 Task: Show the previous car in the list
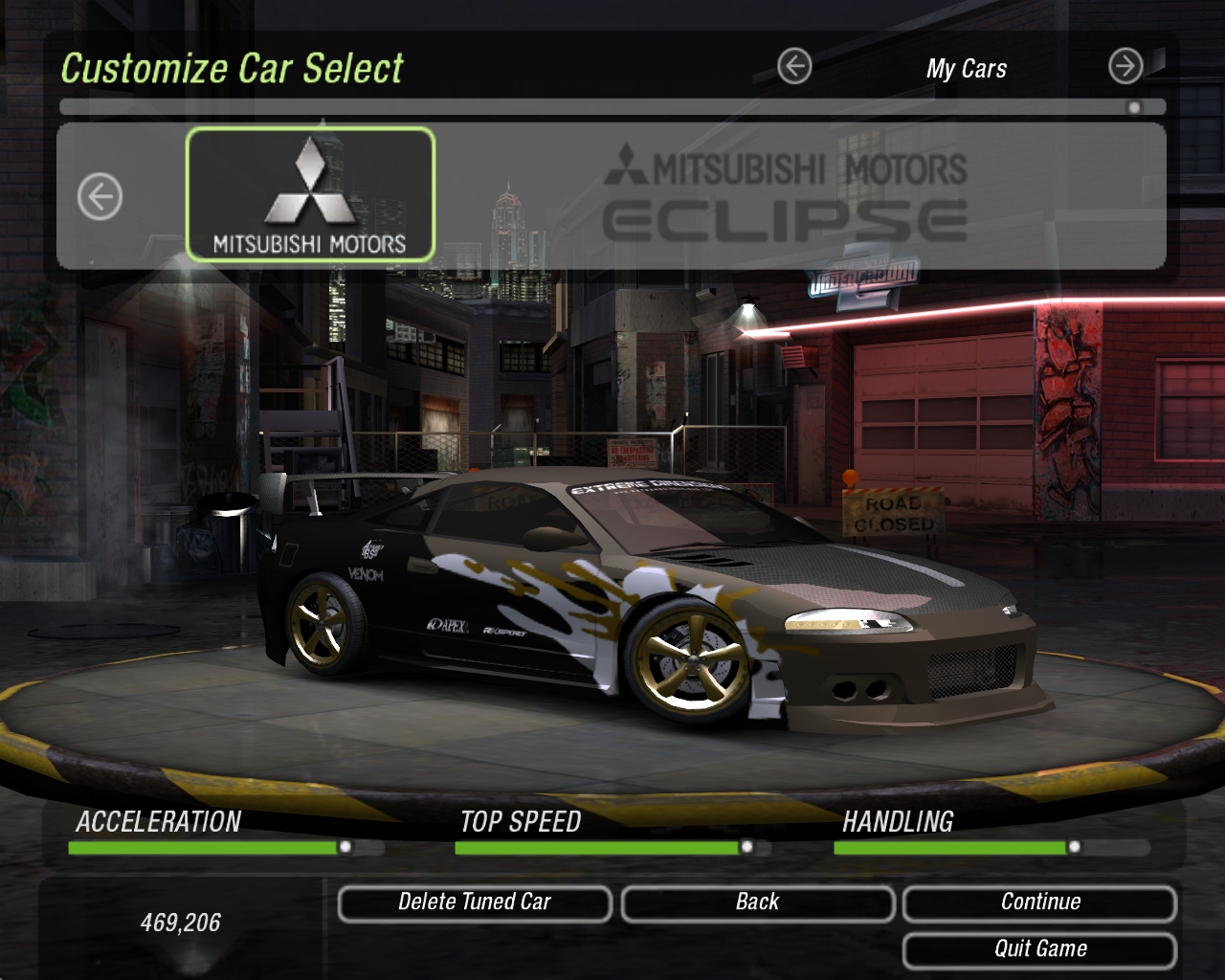coord(100,197)
